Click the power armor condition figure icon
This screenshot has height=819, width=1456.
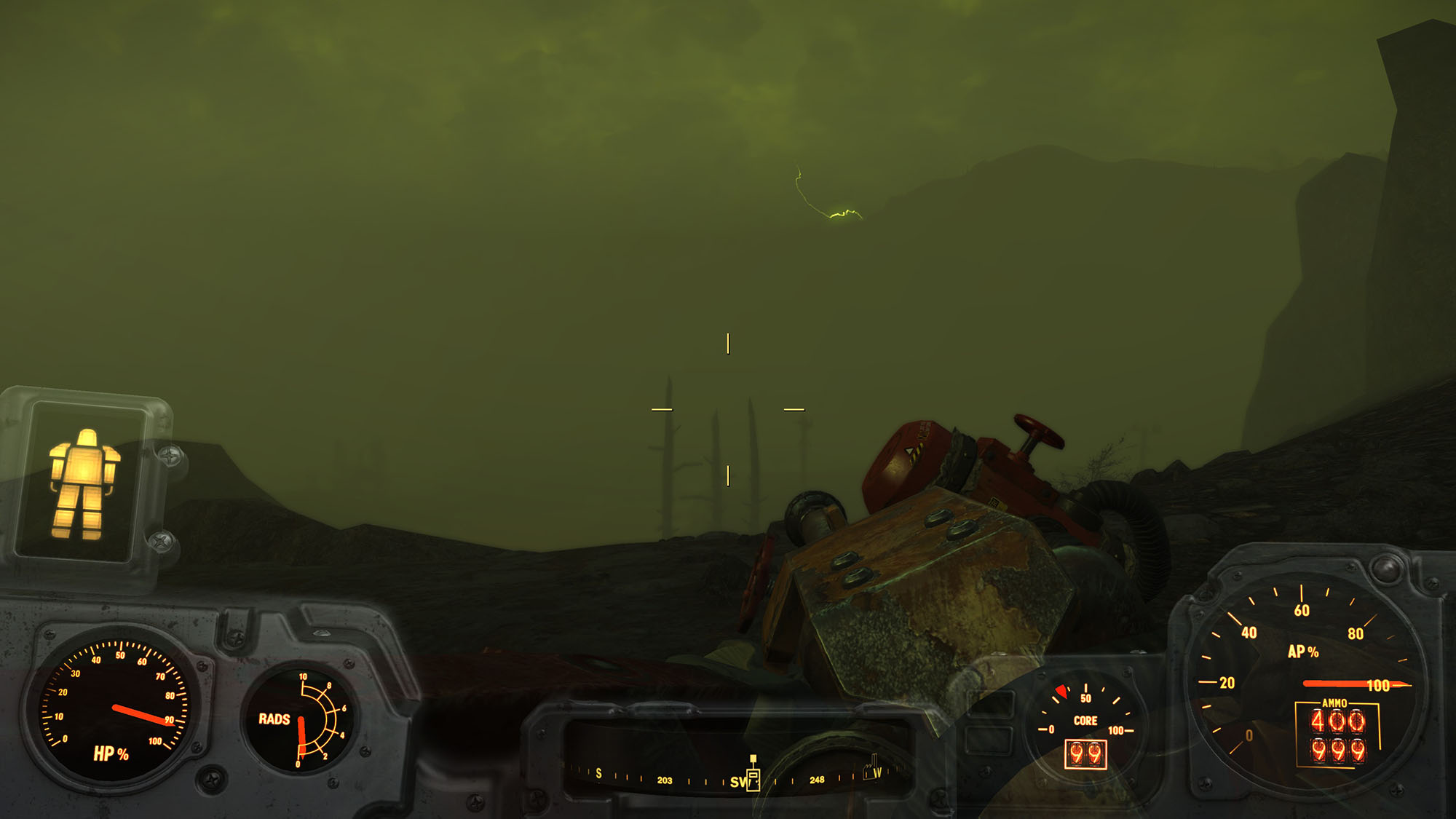(x=83, y=483)
